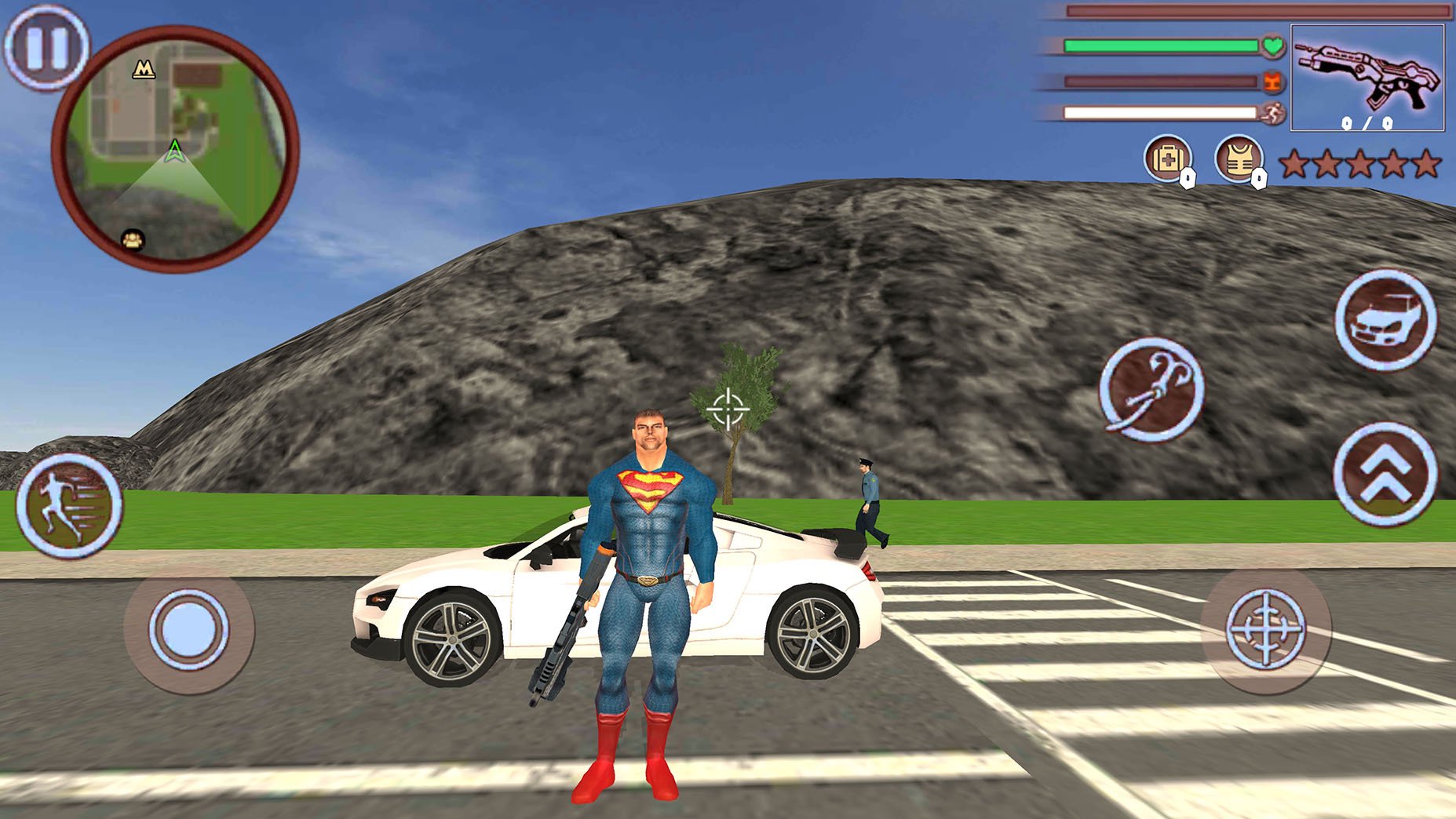
Task: Tap the runner icon beside the stamina bar
Action: point(1272,115)
